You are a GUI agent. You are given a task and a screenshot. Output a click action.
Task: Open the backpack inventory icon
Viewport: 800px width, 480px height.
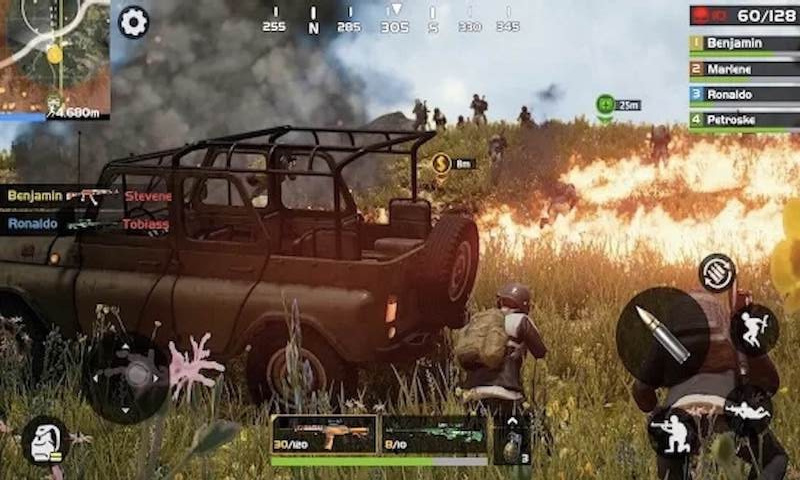[x=45, y=441]
